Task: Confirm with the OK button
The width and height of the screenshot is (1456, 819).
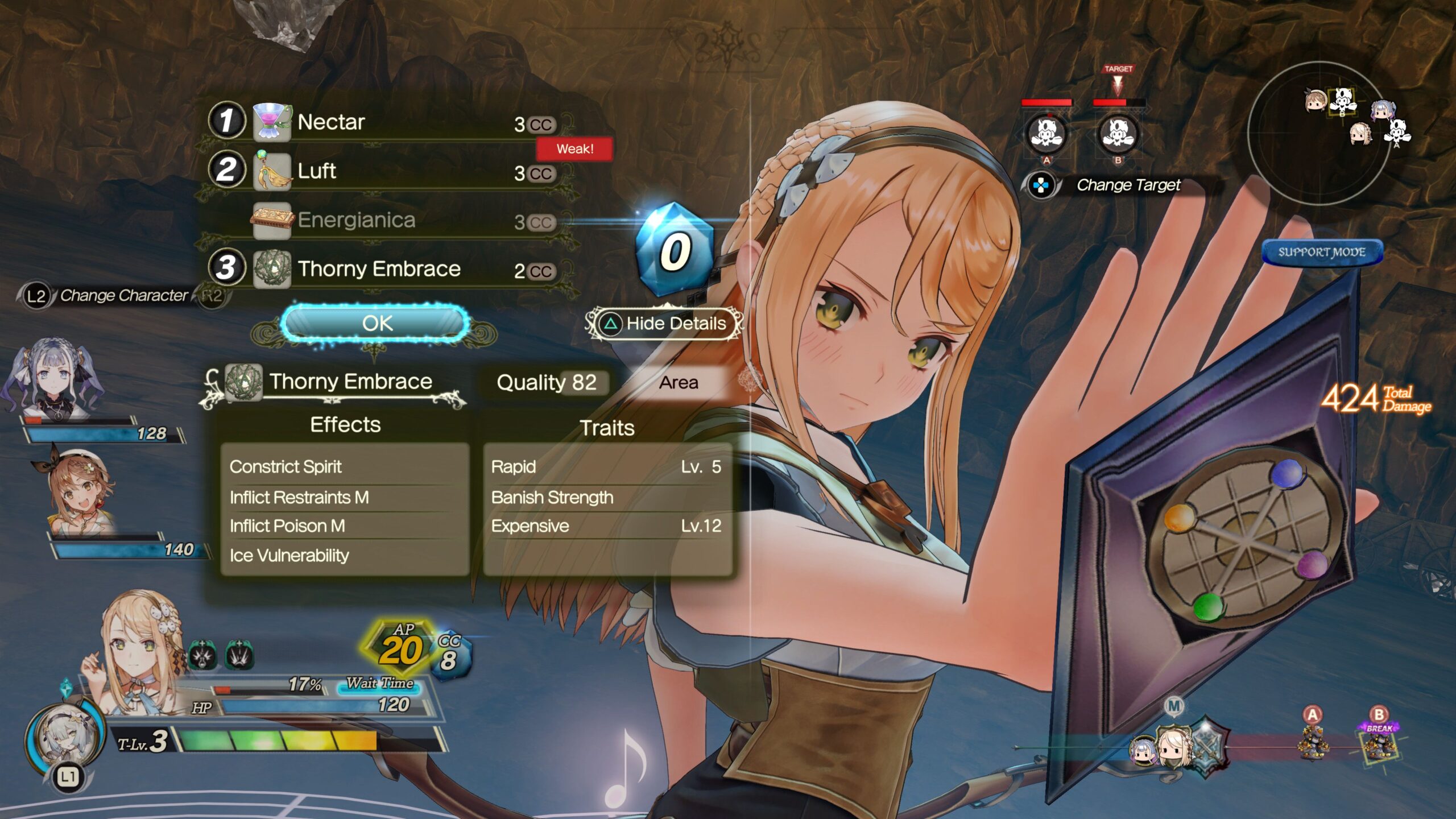Action: pos(376,323)
